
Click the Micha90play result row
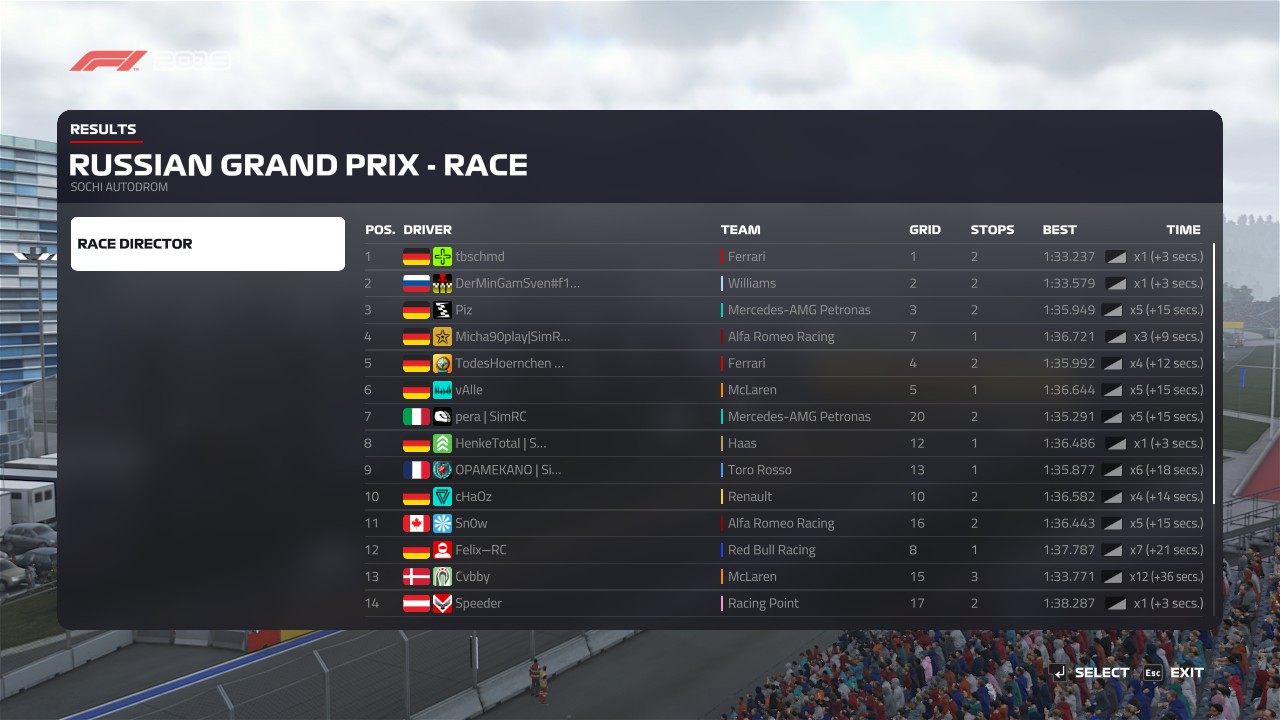point(512,337)
